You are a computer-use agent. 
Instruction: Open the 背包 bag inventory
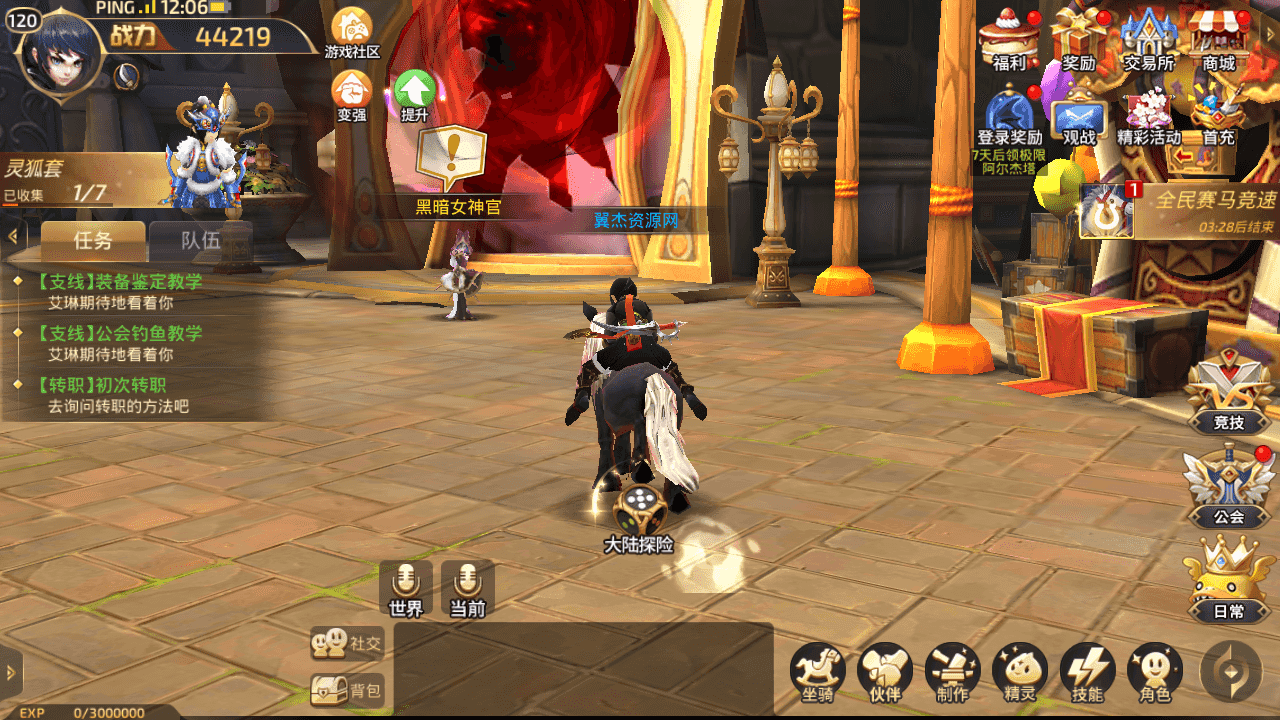pos(347,690)
